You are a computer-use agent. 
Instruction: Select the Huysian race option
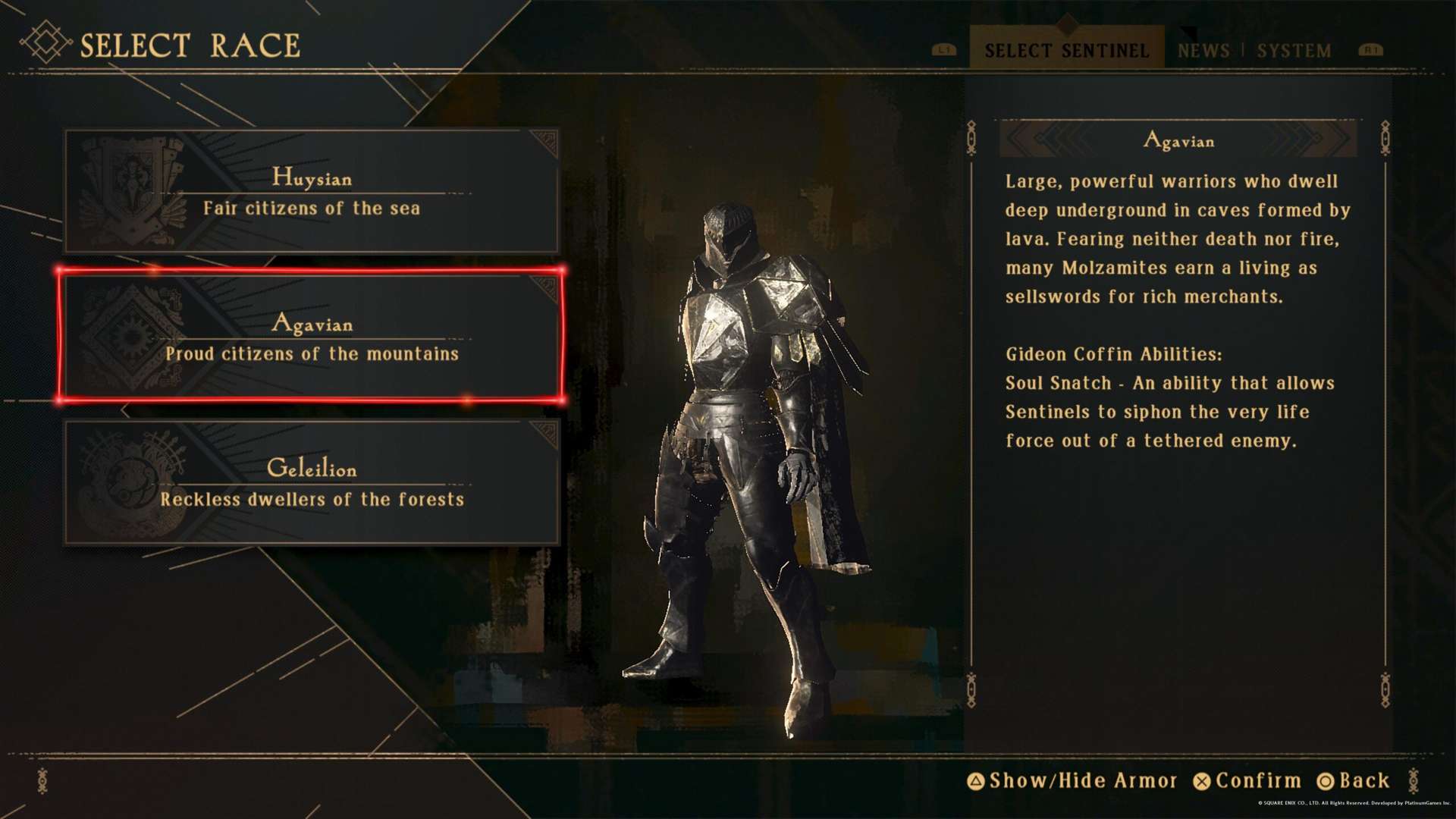tap(312, 191)
